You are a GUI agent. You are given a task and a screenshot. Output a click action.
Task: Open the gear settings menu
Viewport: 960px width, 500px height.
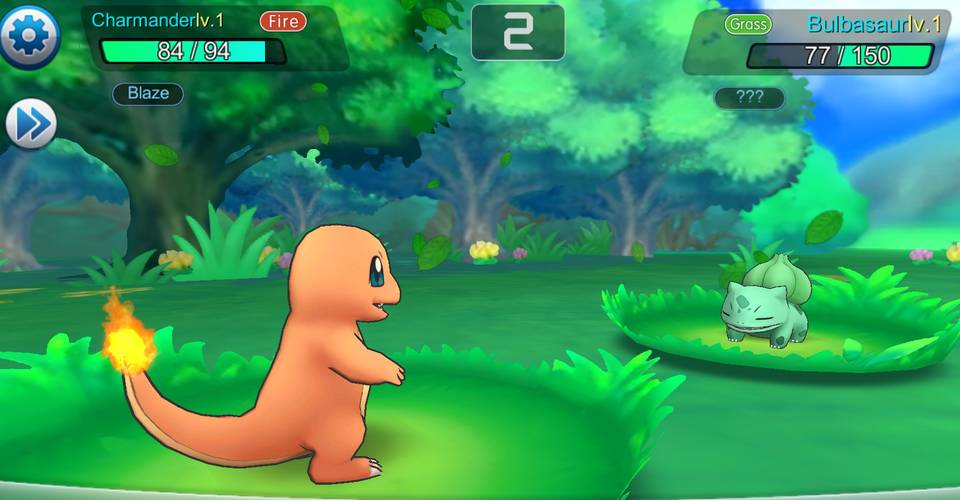(30, 37)
